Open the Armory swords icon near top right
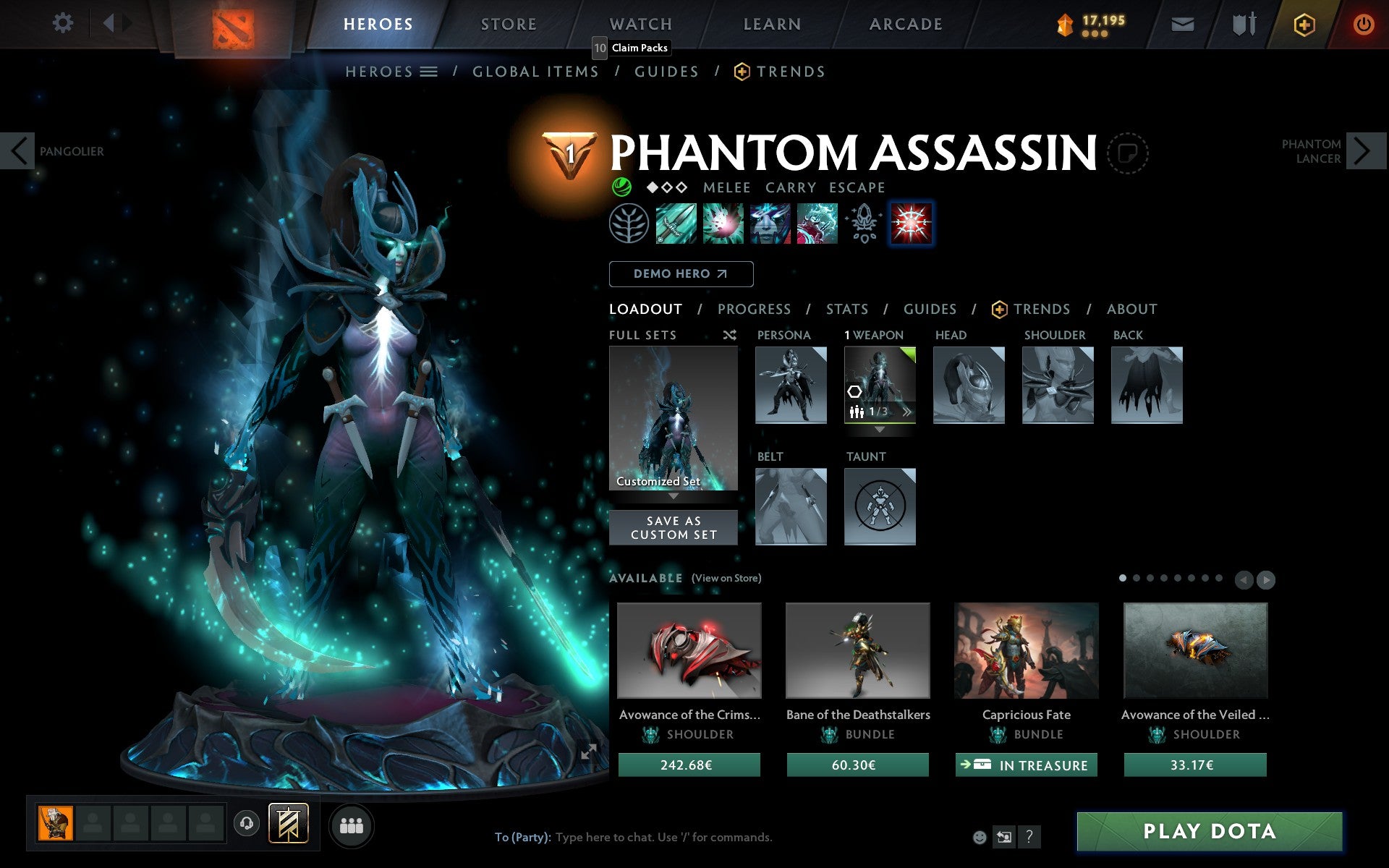This screenshot has width=1389, height=868. (x=1243, y=23)
